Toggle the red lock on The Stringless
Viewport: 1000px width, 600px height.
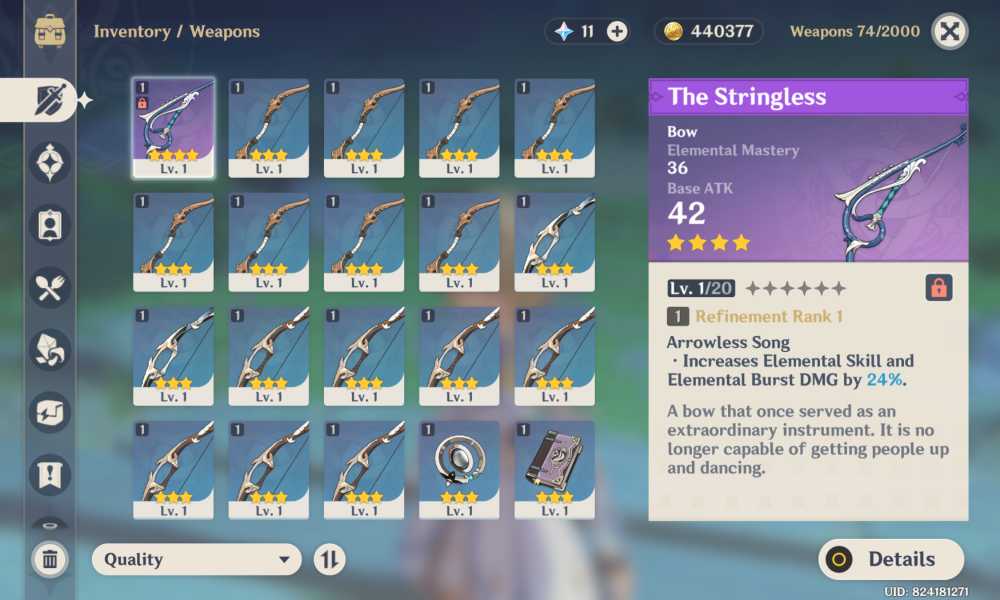(939, 288)
